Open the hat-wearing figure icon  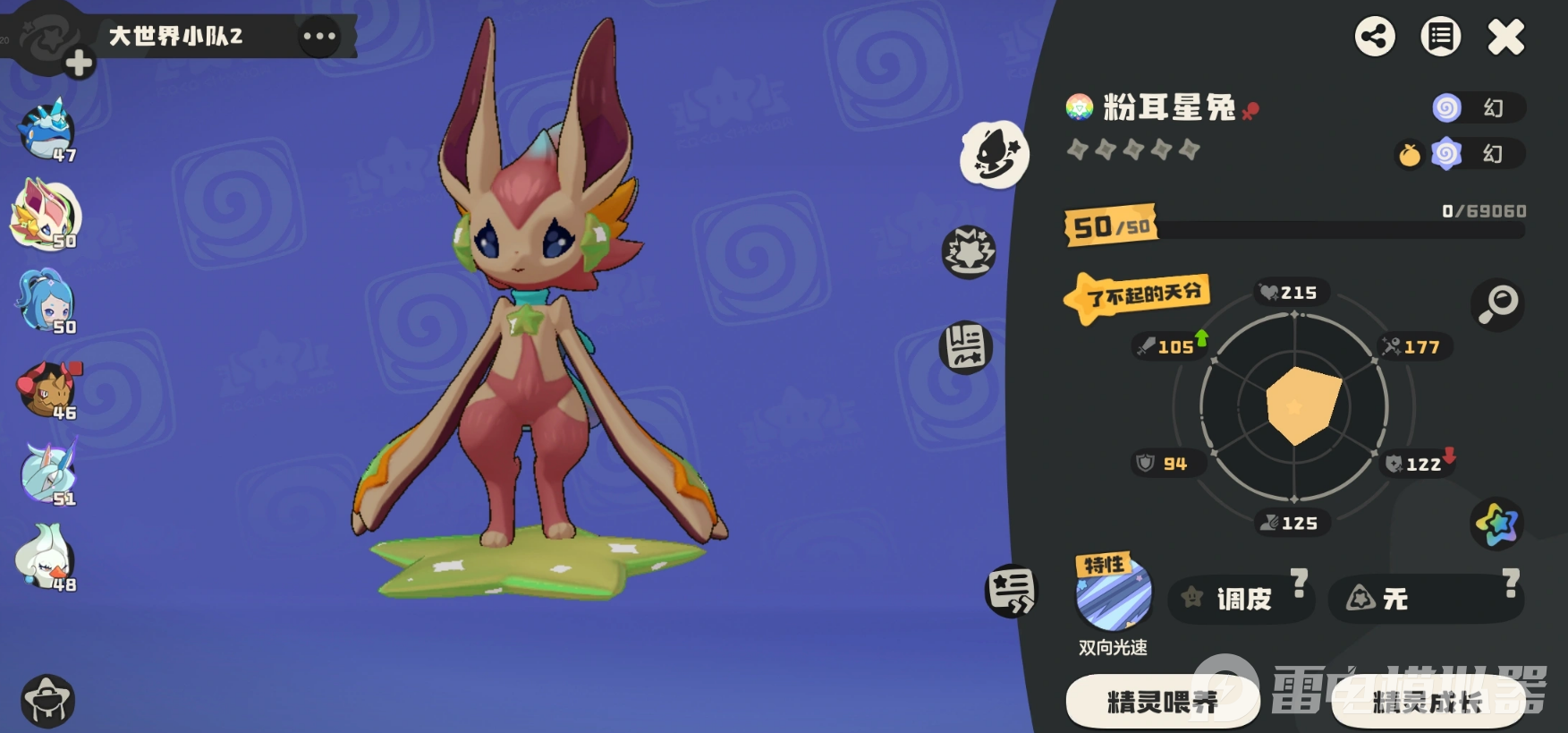point(47,700)
